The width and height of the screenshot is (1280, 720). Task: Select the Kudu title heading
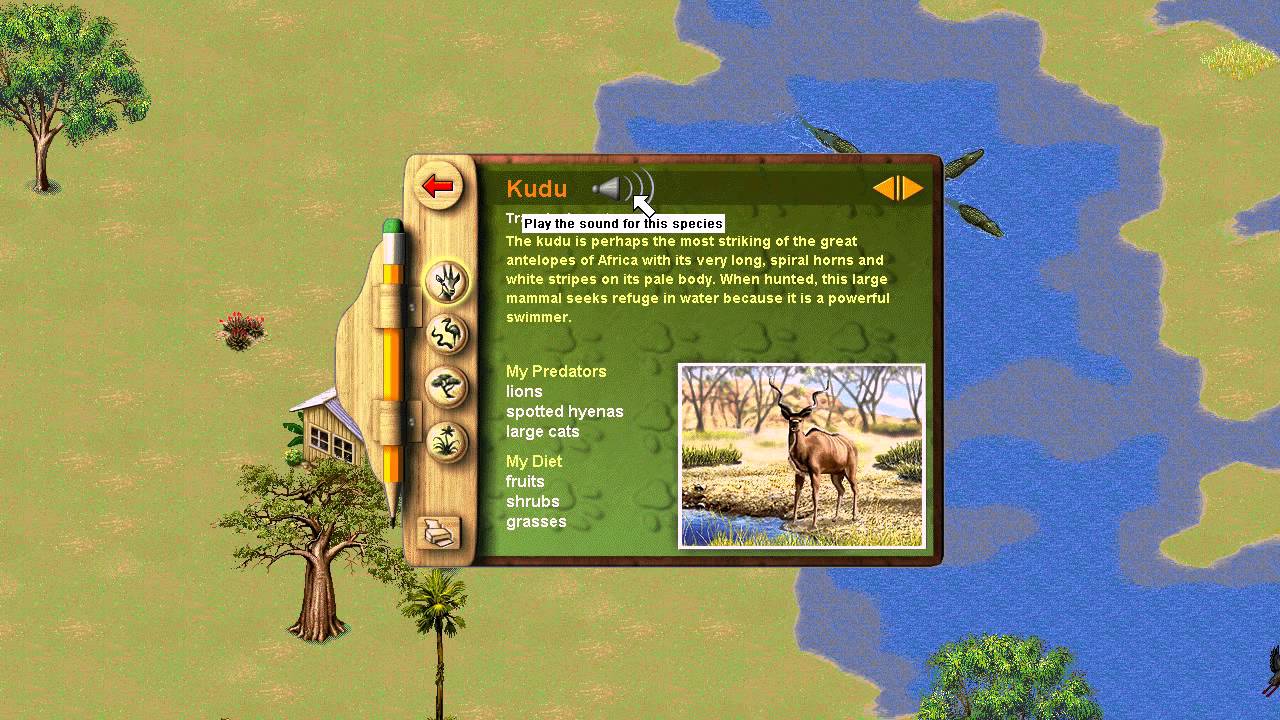pyautogui.click(x=537, y=188)
